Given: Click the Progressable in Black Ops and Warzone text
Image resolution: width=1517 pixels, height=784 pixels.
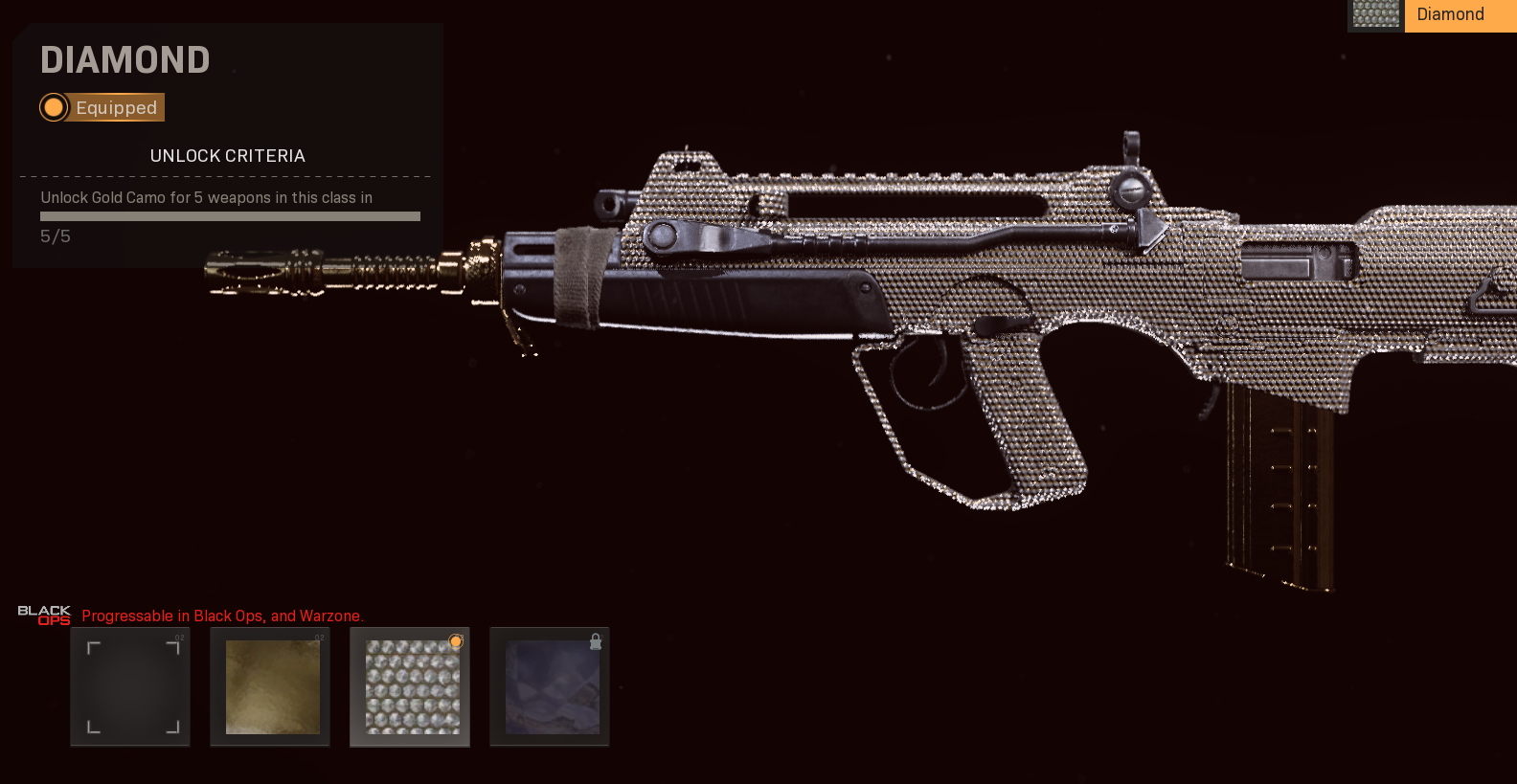Looking at the screenshot, I should 222,616.
